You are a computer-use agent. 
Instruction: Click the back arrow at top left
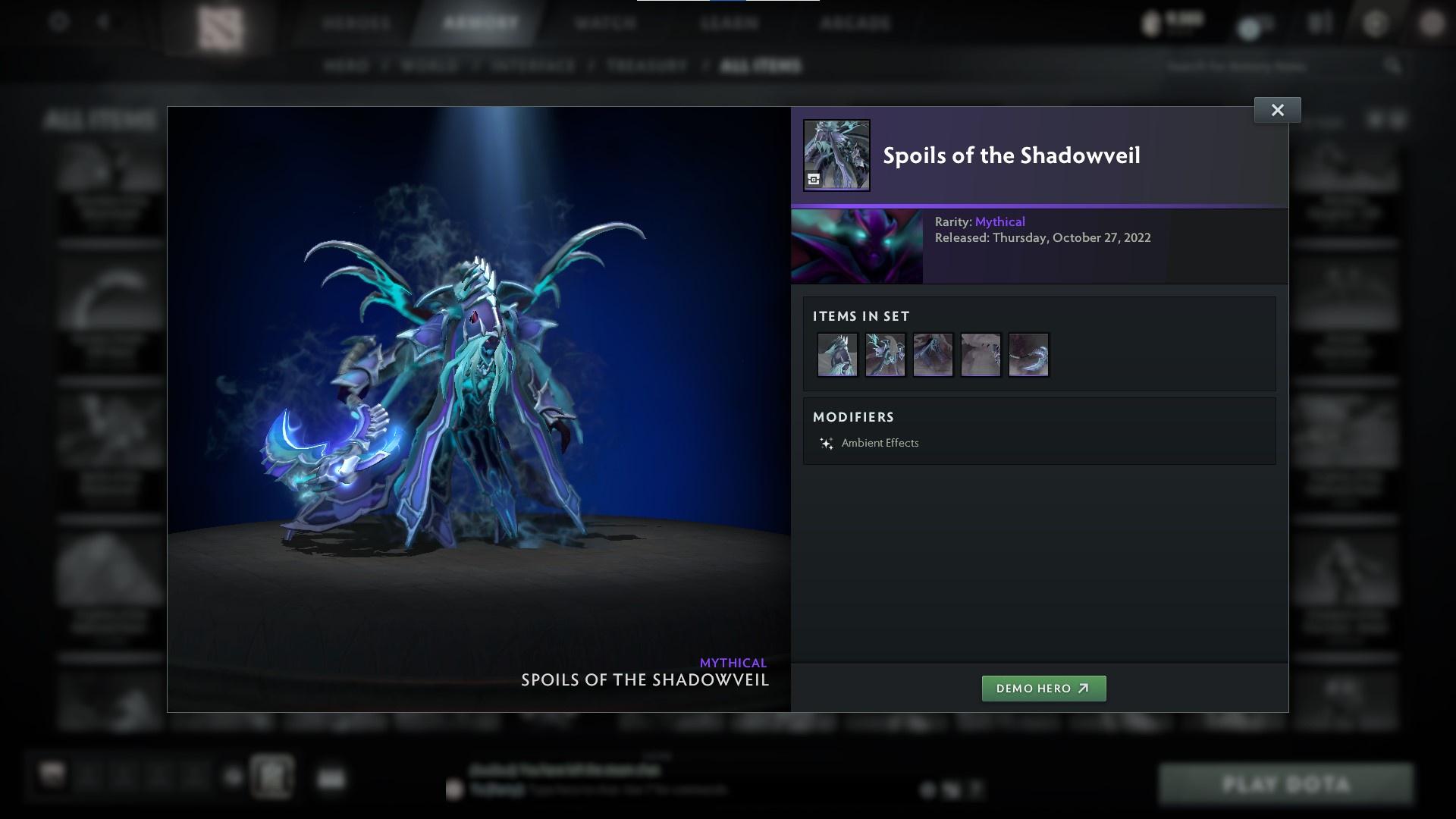point(102,23)
